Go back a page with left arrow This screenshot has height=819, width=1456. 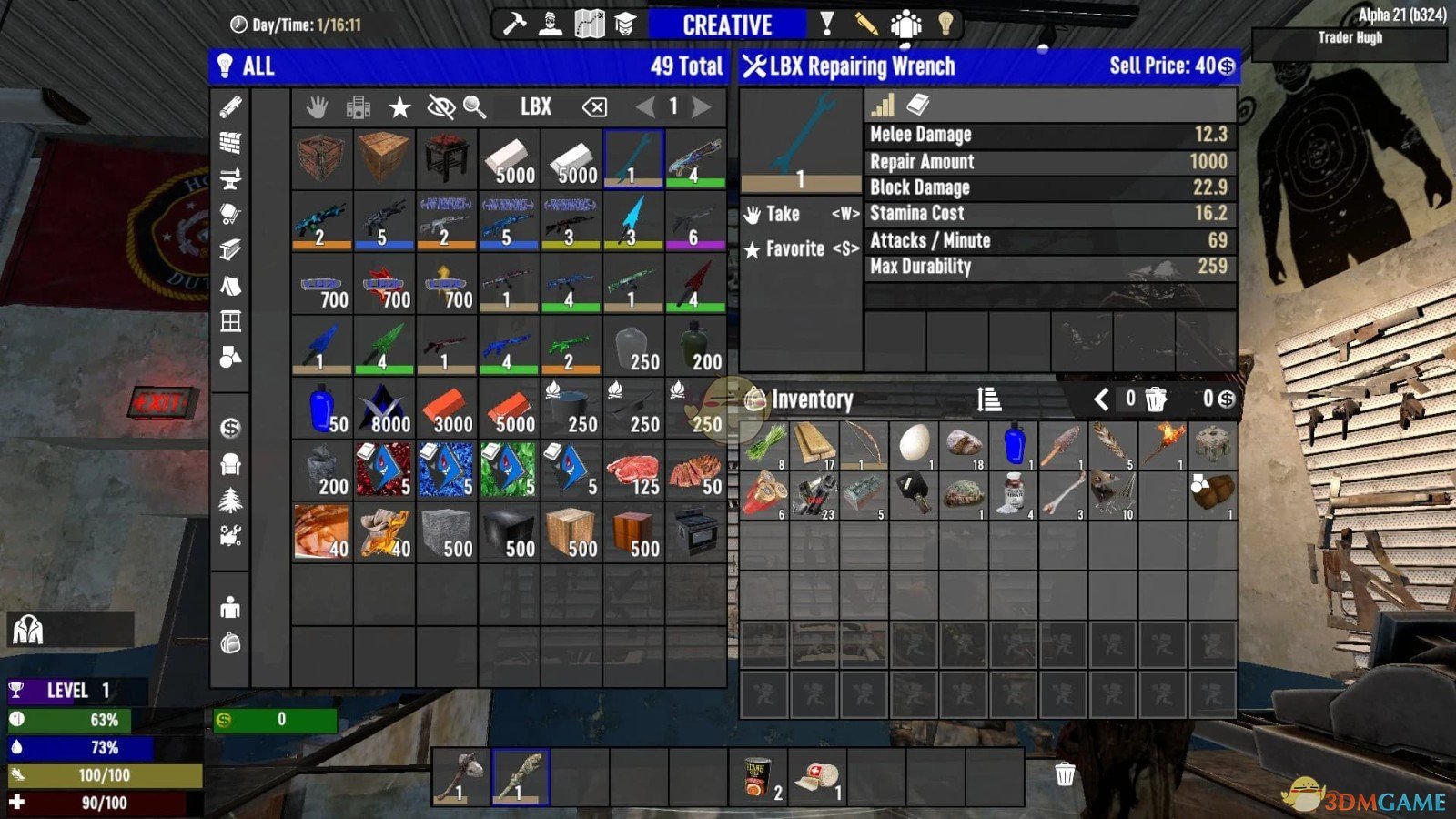[x=645, y=107]
